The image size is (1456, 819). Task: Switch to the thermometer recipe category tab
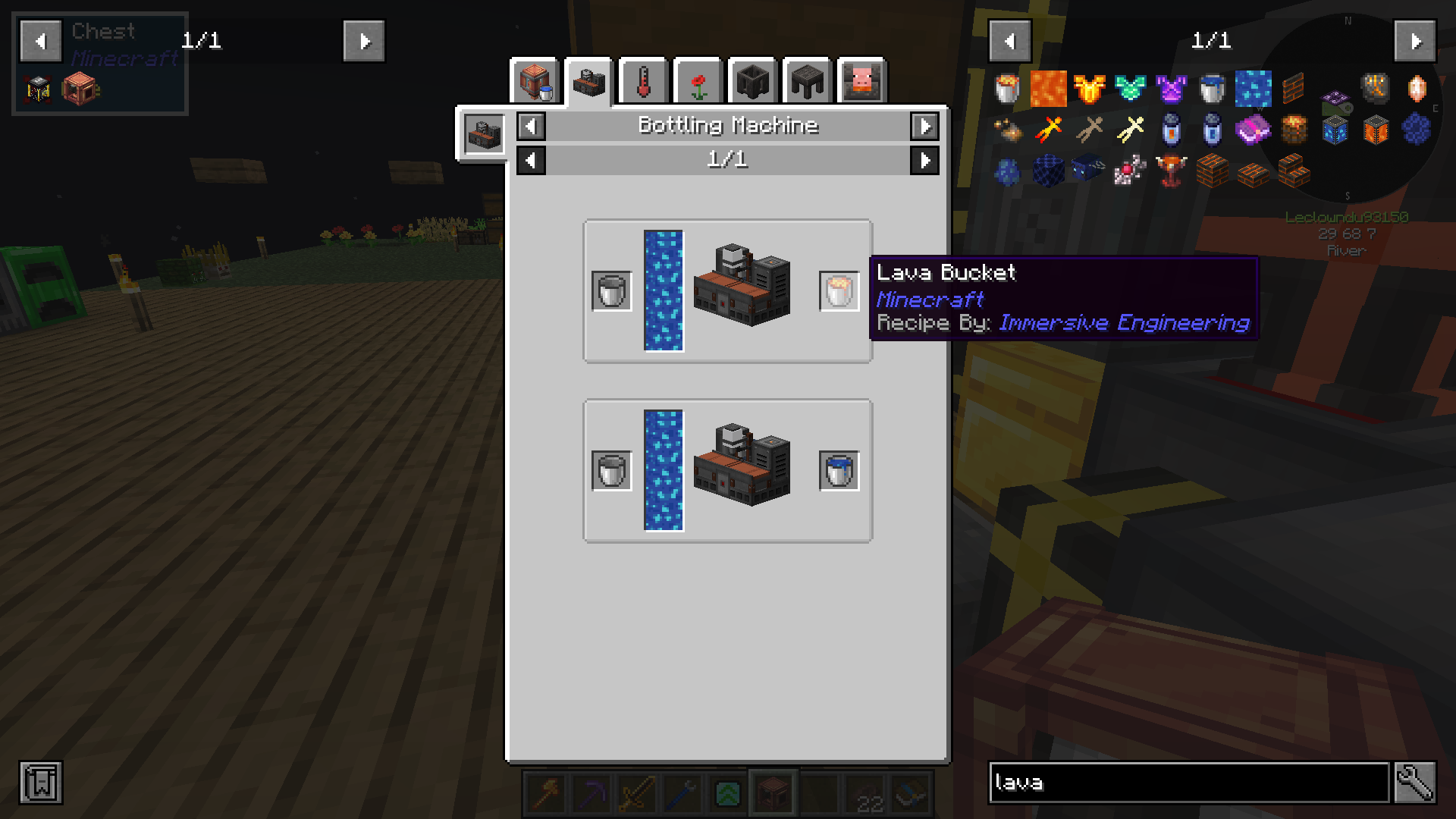[x=642, y=81]
